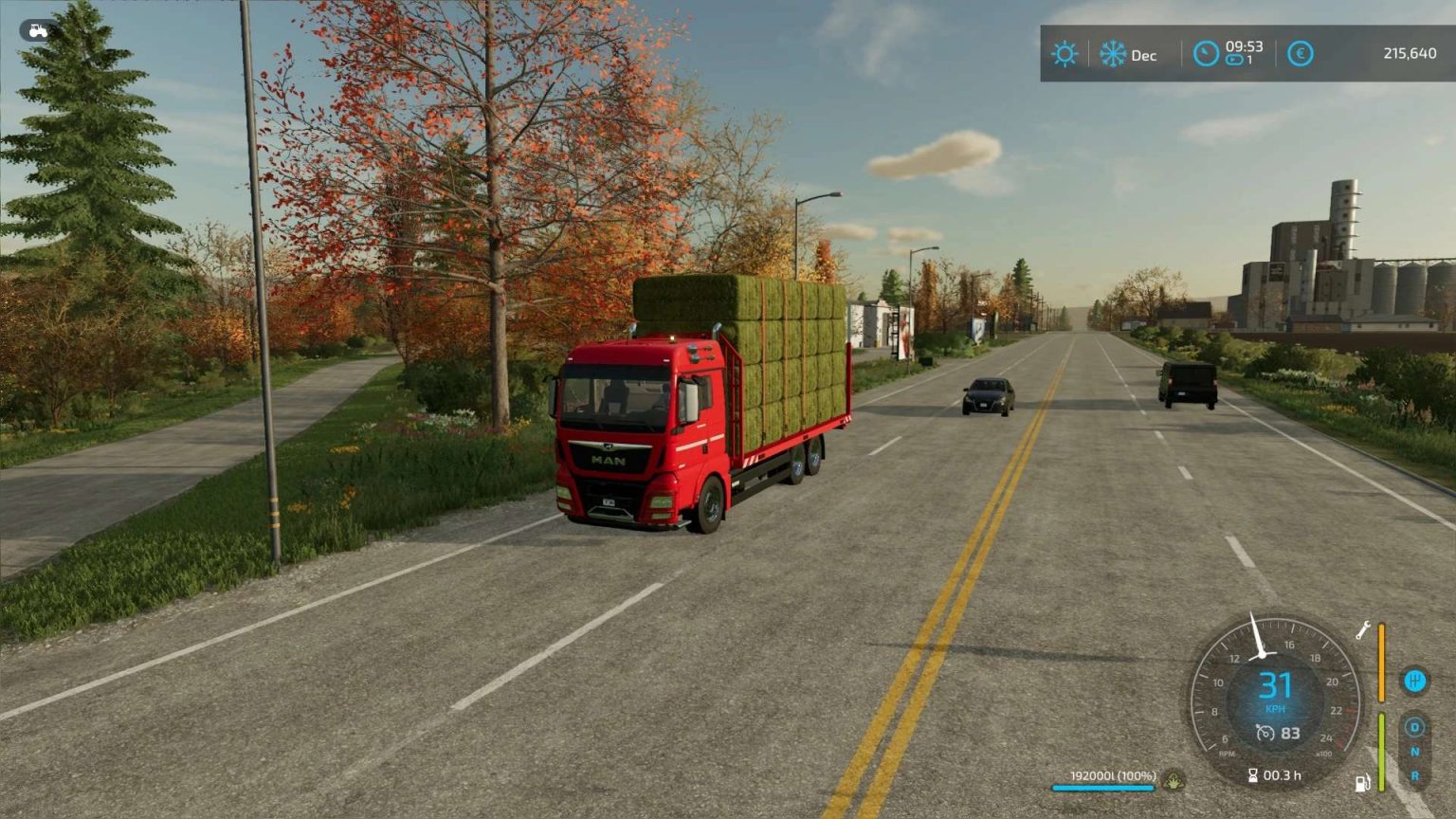The width and height of the screenshot is (1456, 819).
Task: Click the KPH label inside the speedometer
Action: click(x=1276, y=708)
